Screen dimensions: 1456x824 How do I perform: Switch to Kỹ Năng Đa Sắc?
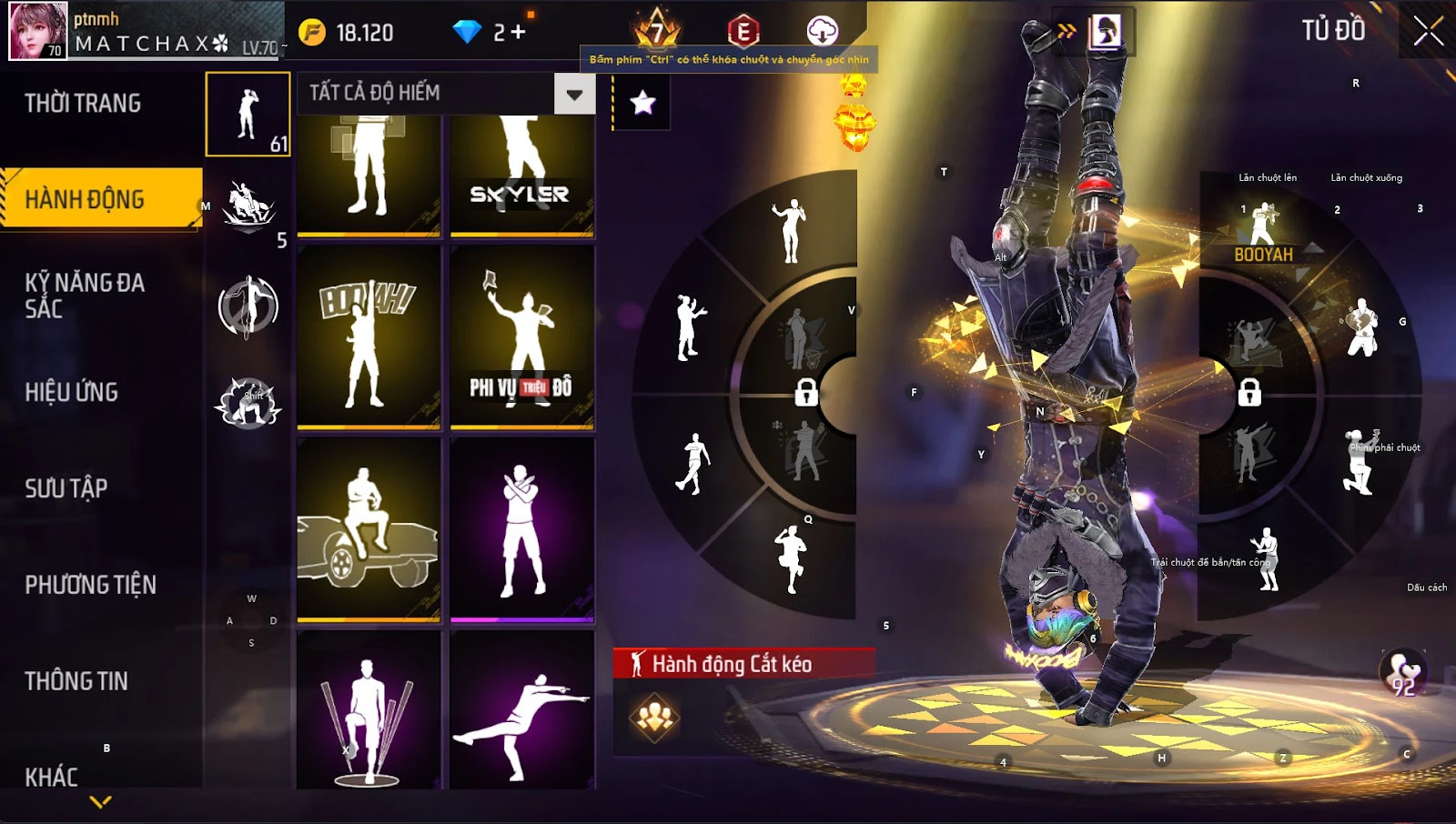click(85, 296)
